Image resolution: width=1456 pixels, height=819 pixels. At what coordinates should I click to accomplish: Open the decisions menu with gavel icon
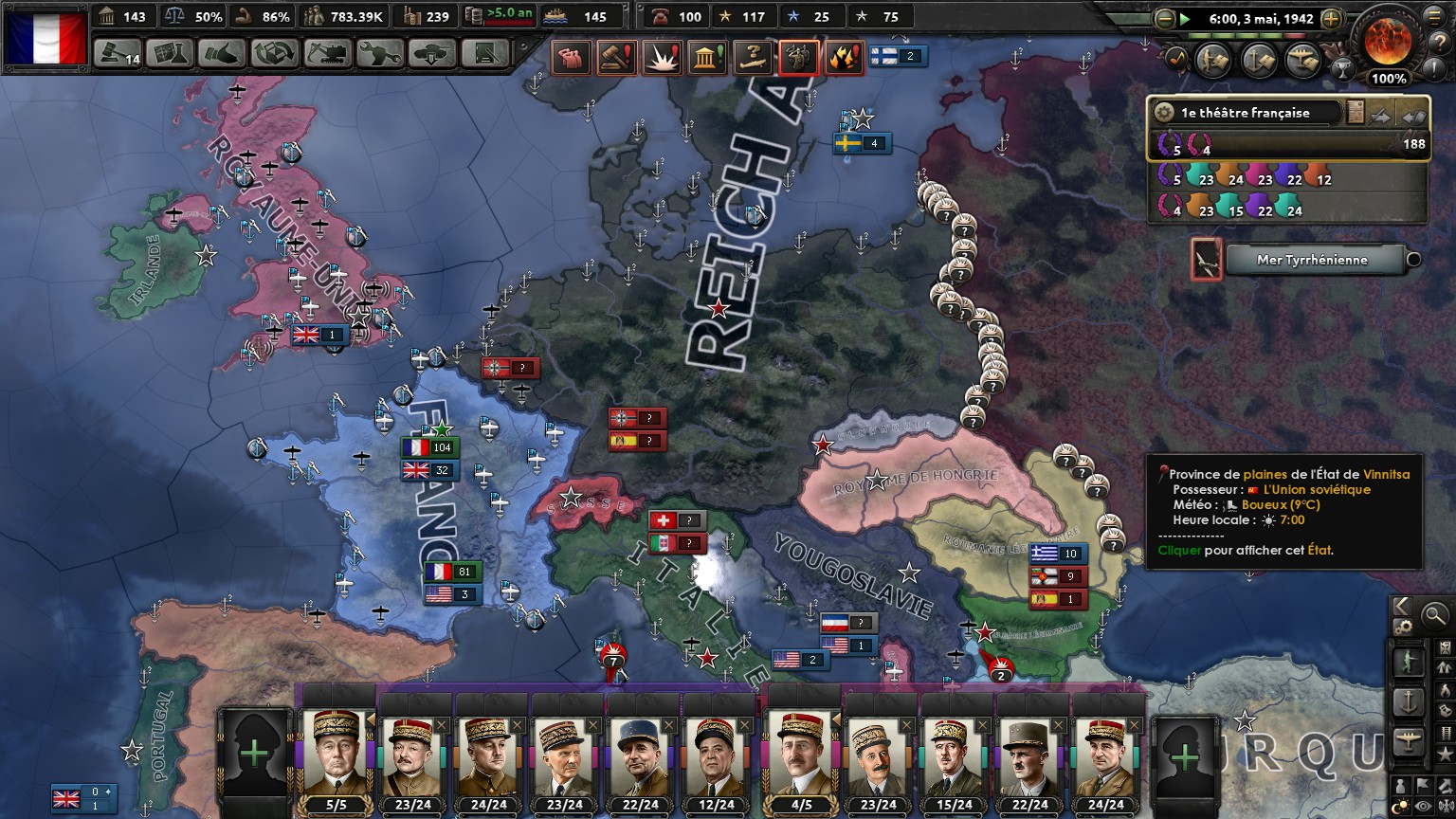click(118, 54)
